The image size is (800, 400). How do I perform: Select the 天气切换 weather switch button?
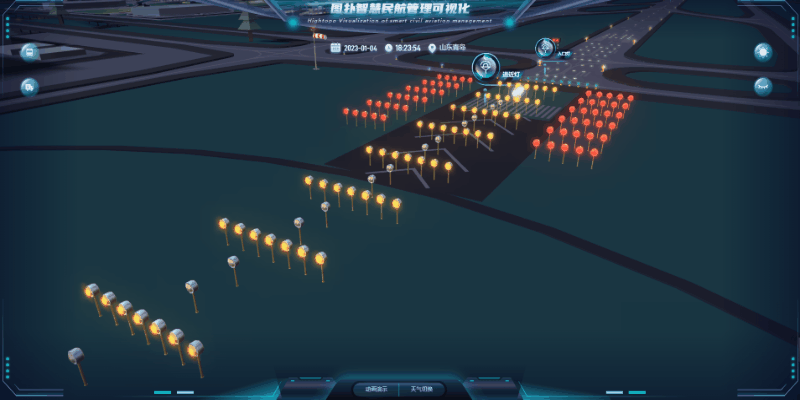coord(421,388)
